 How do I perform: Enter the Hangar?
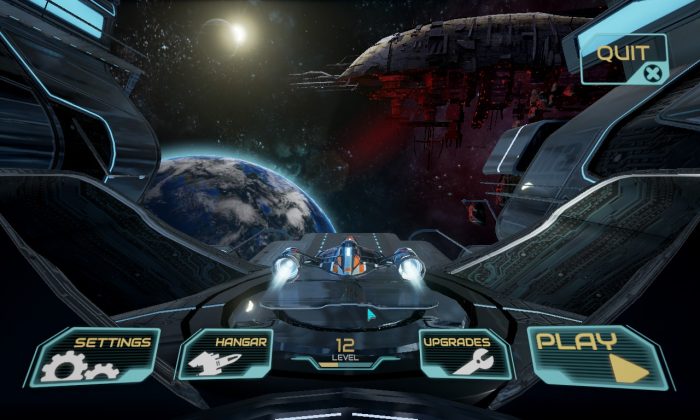coord(226,356)
